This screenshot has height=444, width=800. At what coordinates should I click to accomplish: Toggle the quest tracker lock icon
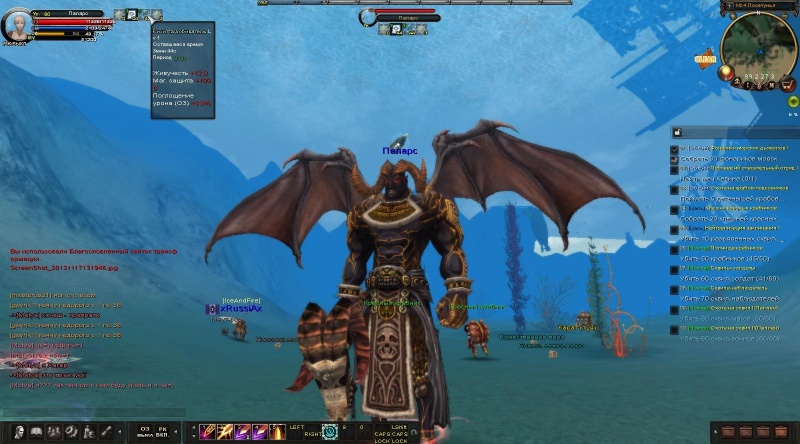(x=677, y=132)
